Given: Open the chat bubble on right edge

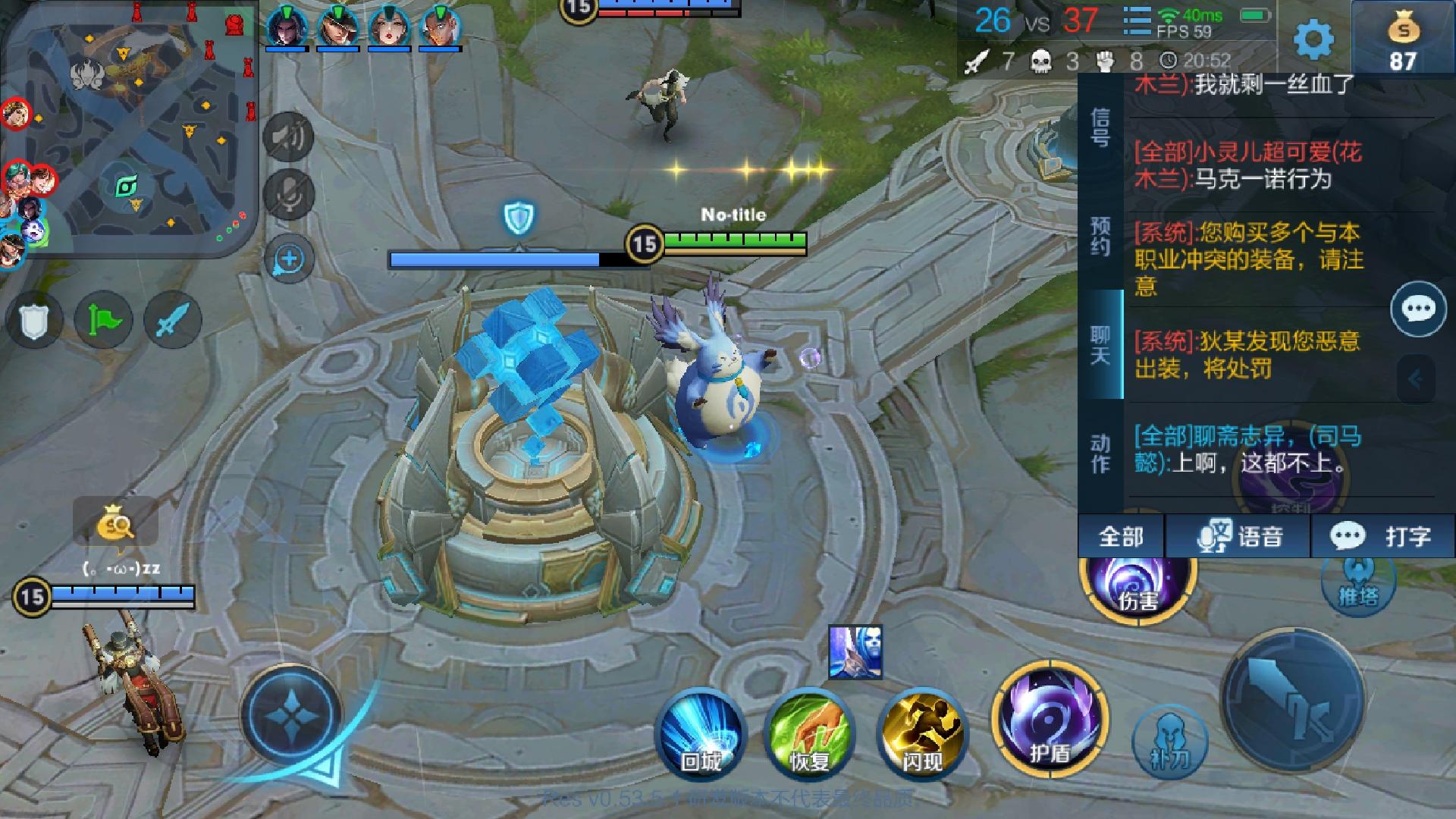Looking at the screenshot, I should tap(1417, 309).
